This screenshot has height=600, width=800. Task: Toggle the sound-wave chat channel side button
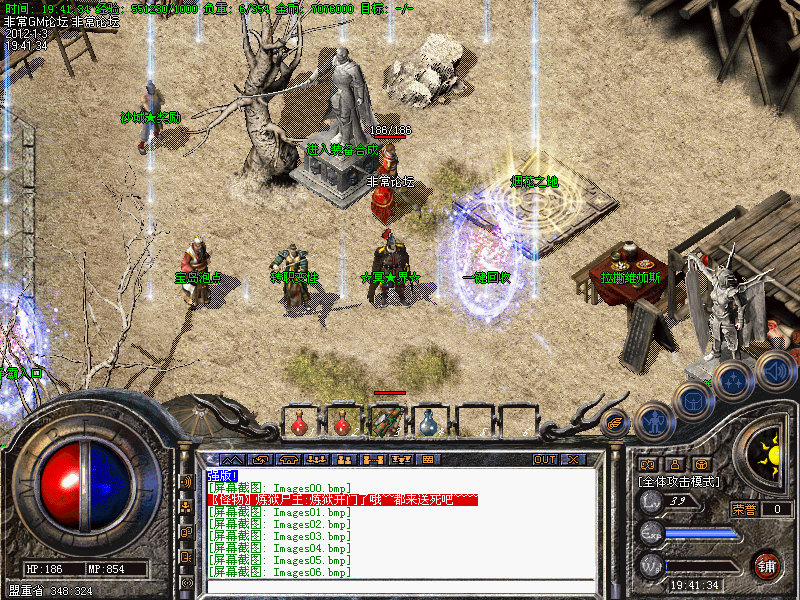tap(186, 481)
